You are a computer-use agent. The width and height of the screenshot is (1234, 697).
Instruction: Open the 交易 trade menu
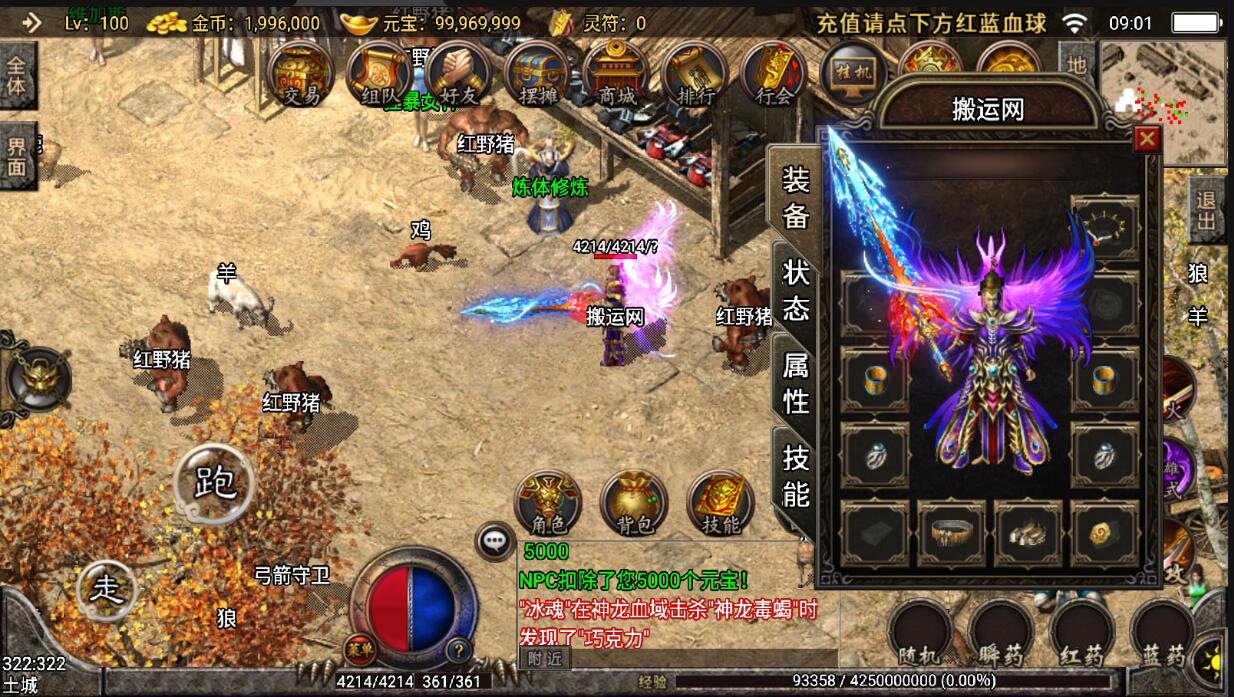301,75
